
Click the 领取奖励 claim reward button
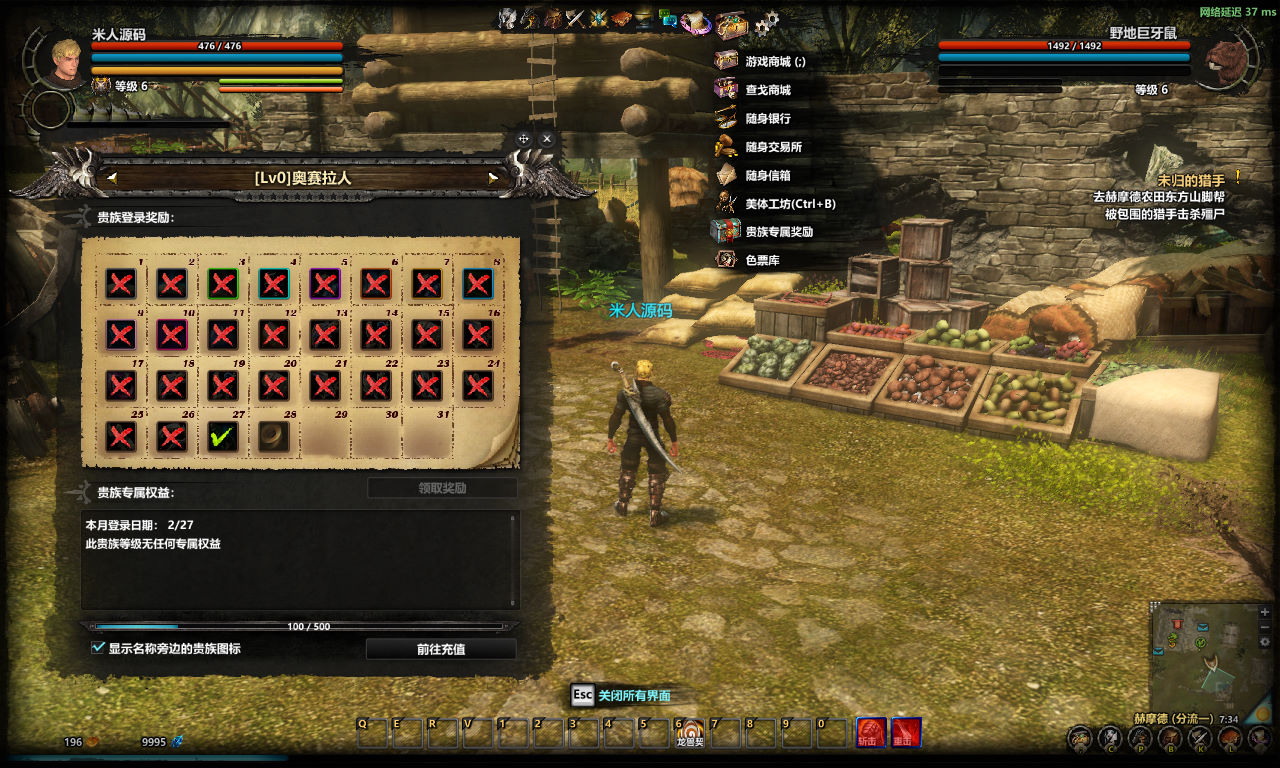click(442, 488)
